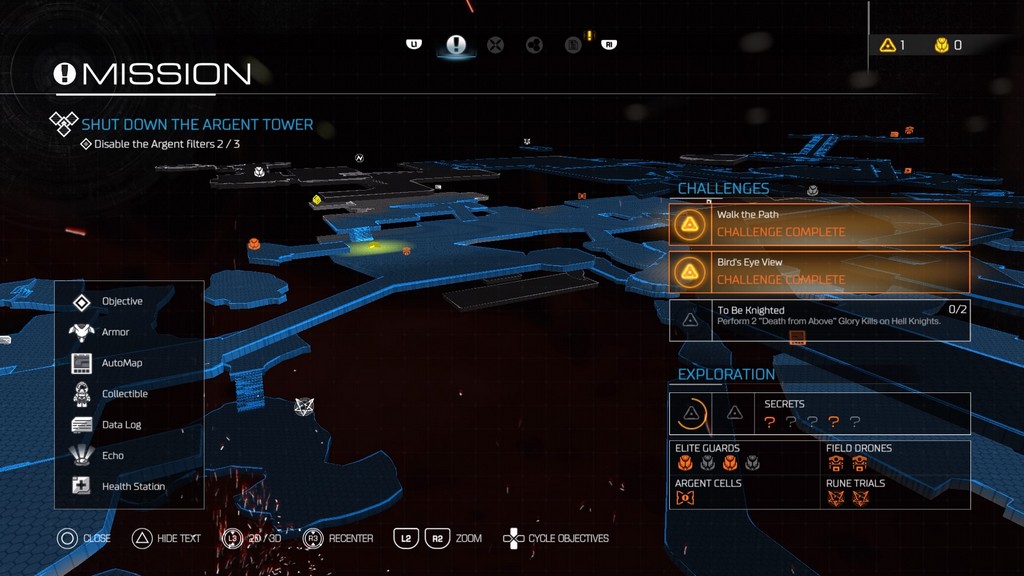Click the first Field Drones icon
This screenshot has height=576, width=1024.
point(836,463)
